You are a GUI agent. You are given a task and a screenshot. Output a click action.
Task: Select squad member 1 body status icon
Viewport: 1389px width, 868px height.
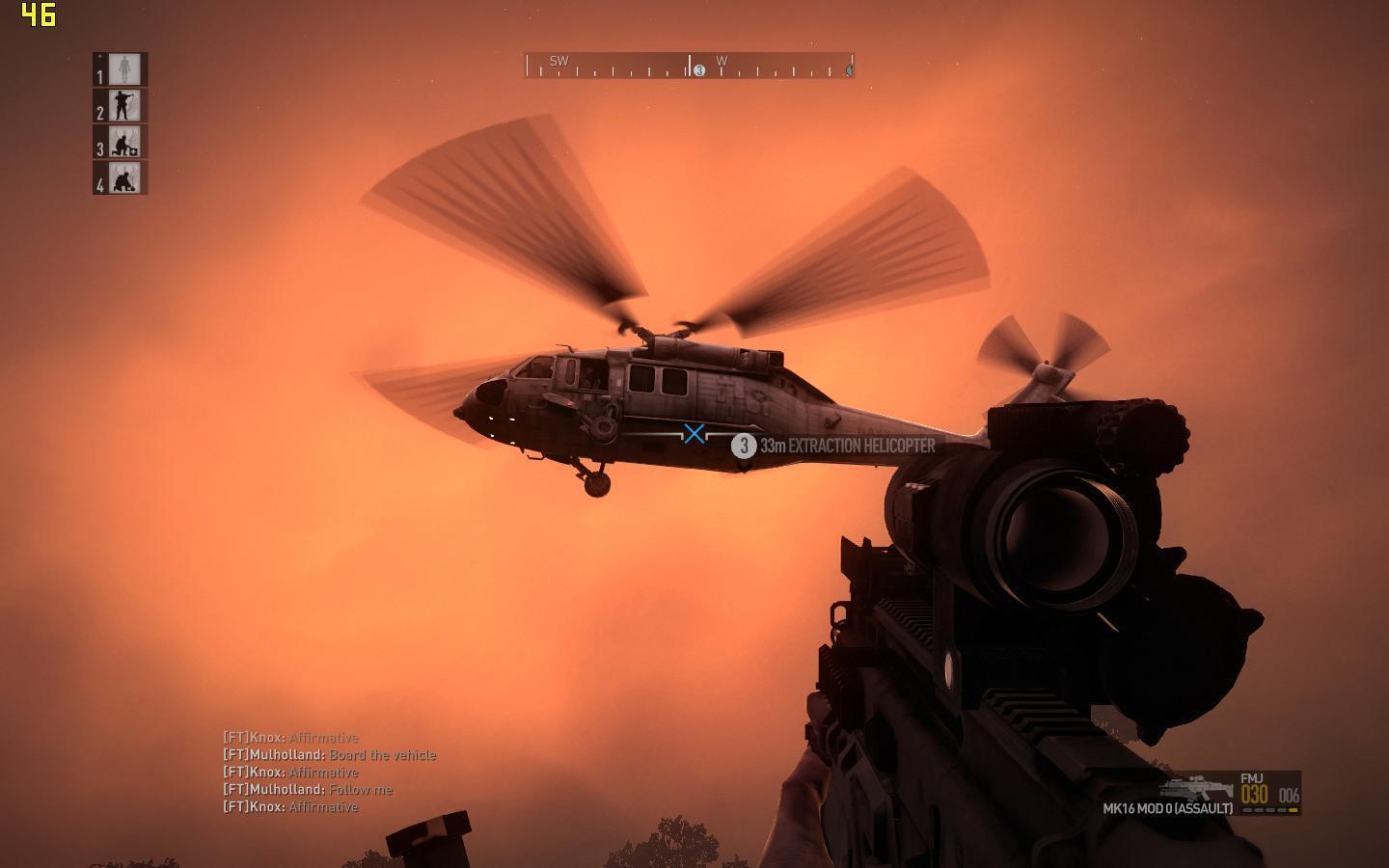(123, 69)
